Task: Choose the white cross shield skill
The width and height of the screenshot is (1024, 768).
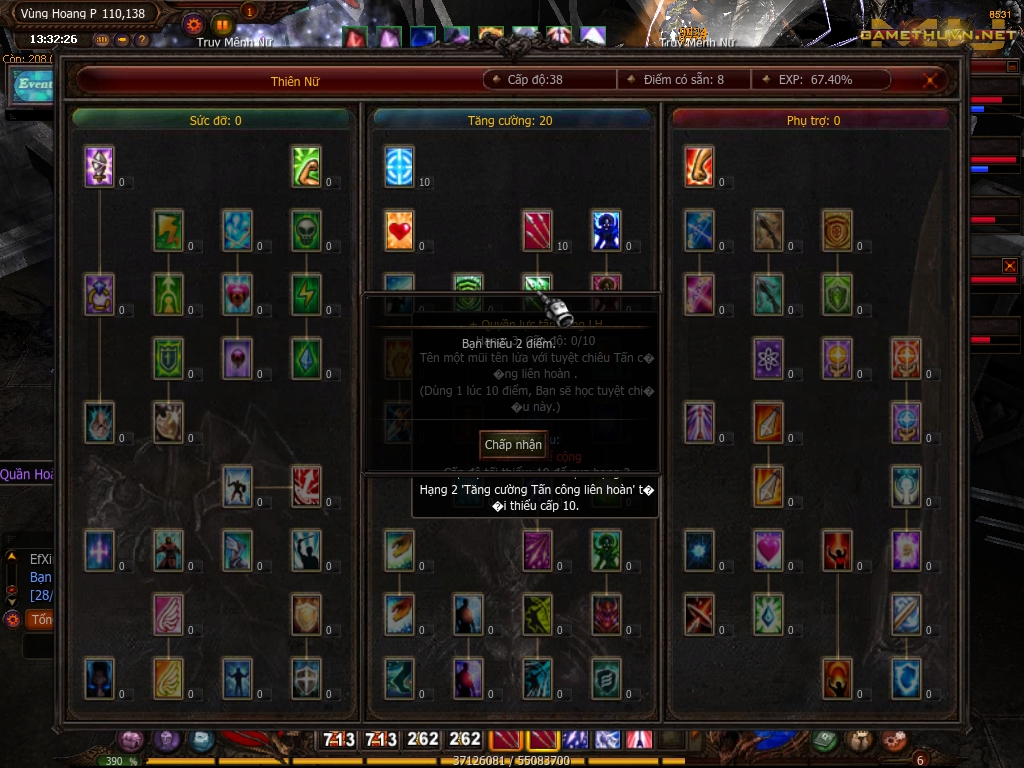Action: coord(306,678)
